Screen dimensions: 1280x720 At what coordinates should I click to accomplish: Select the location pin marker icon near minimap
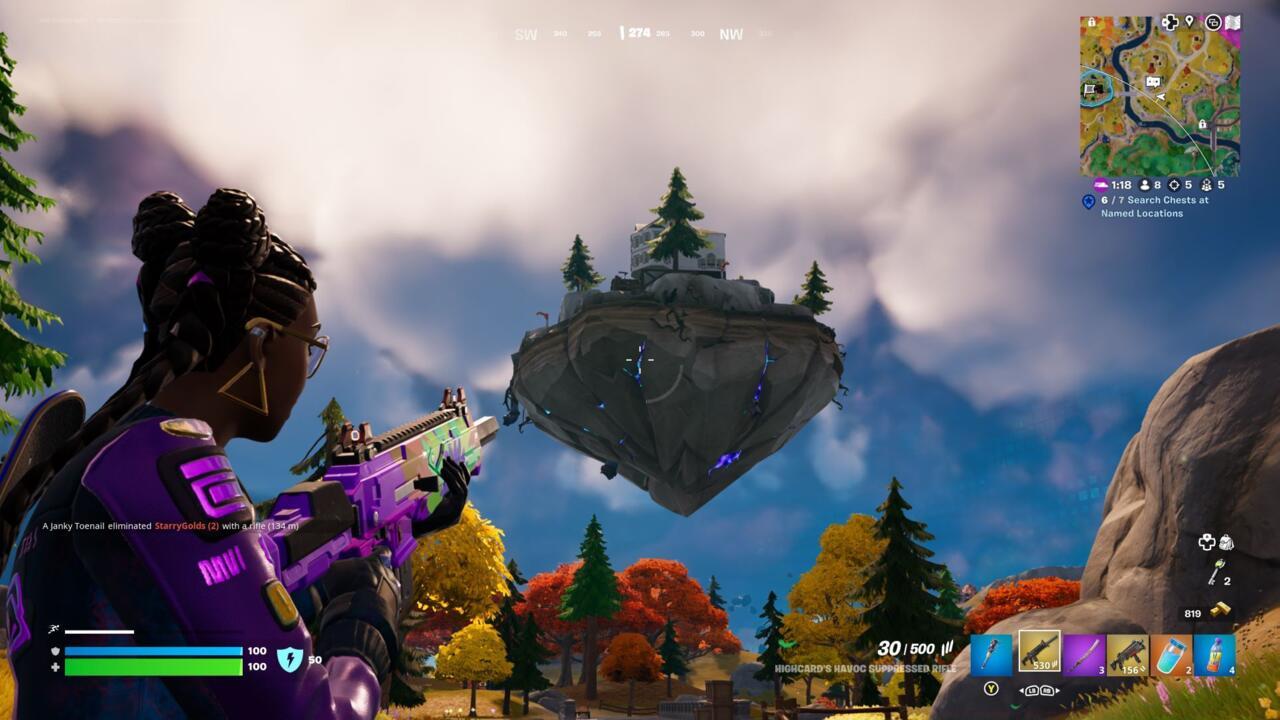(x=1189, y=21)
